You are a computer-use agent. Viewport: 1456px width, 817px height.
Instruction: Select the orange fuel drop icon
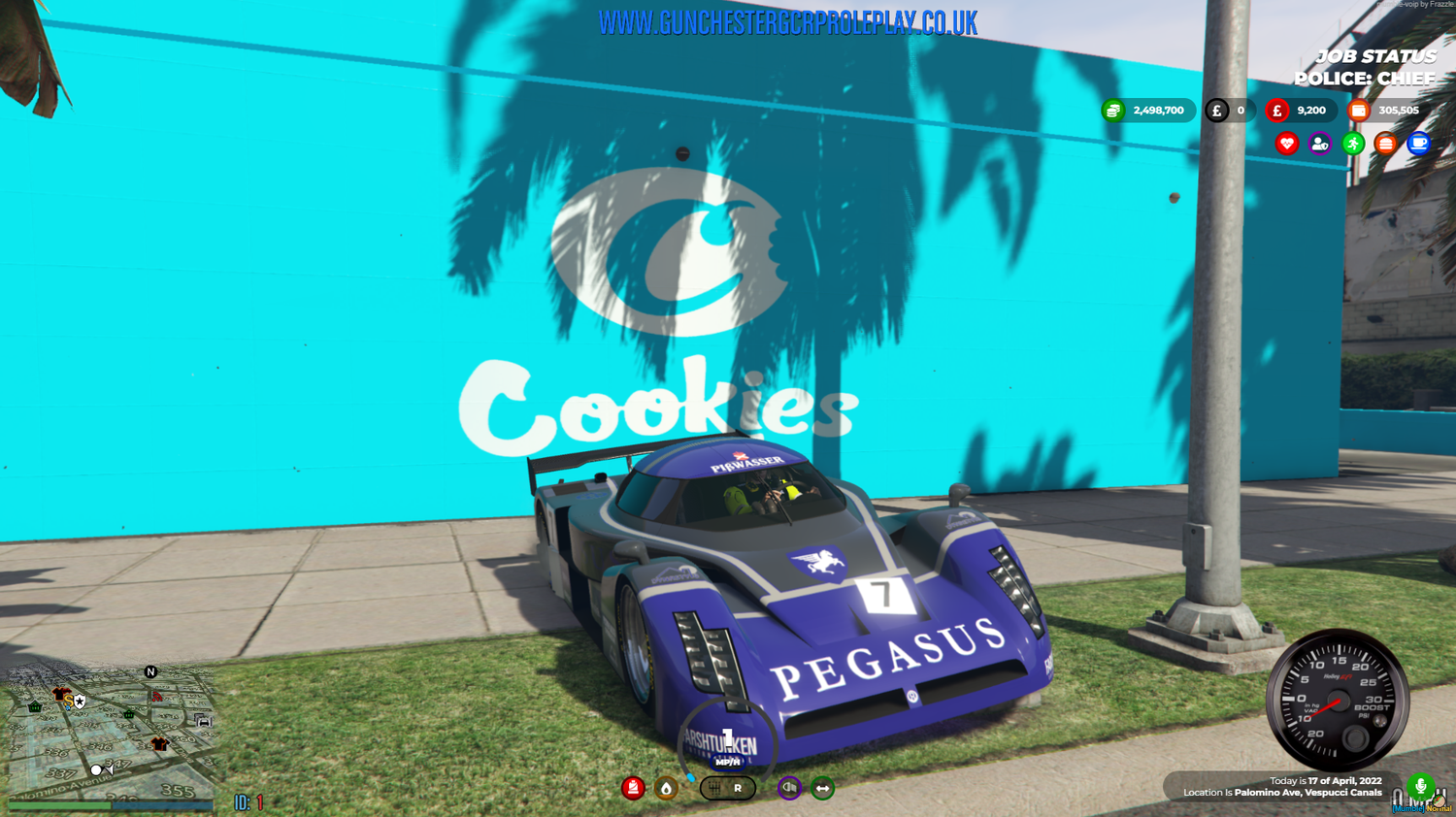pos(666,788)
